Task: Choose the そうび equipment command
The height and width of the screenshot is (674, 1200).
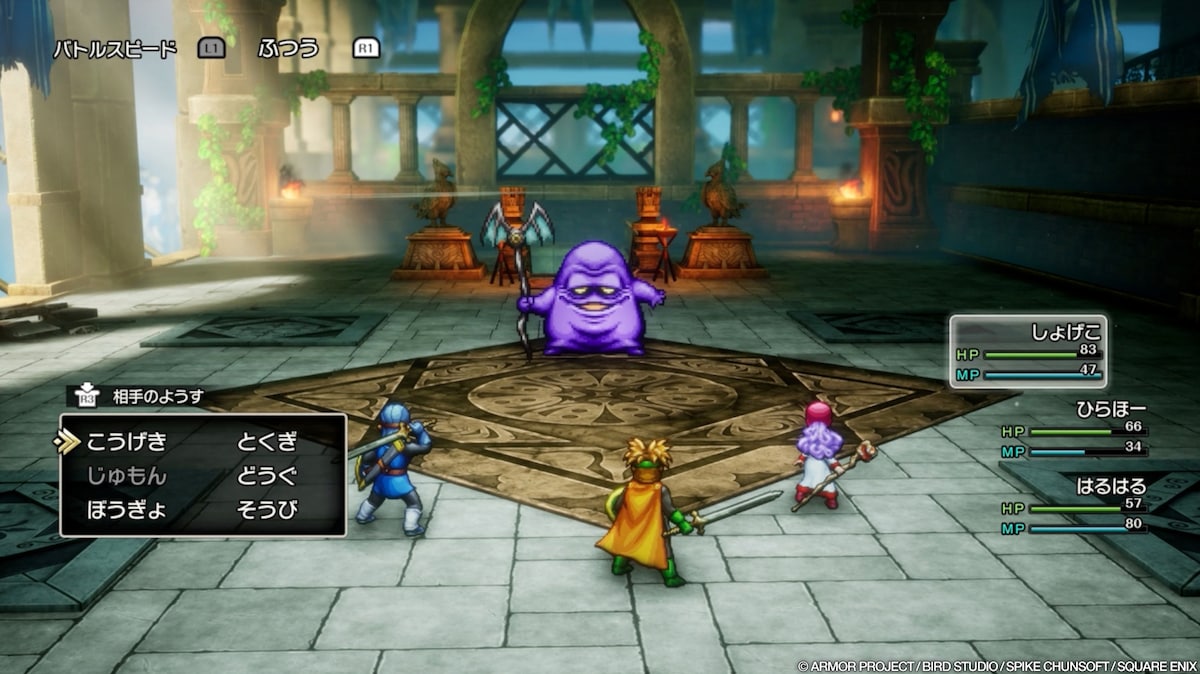Action: pyautogui.click(x=267, y=509)
